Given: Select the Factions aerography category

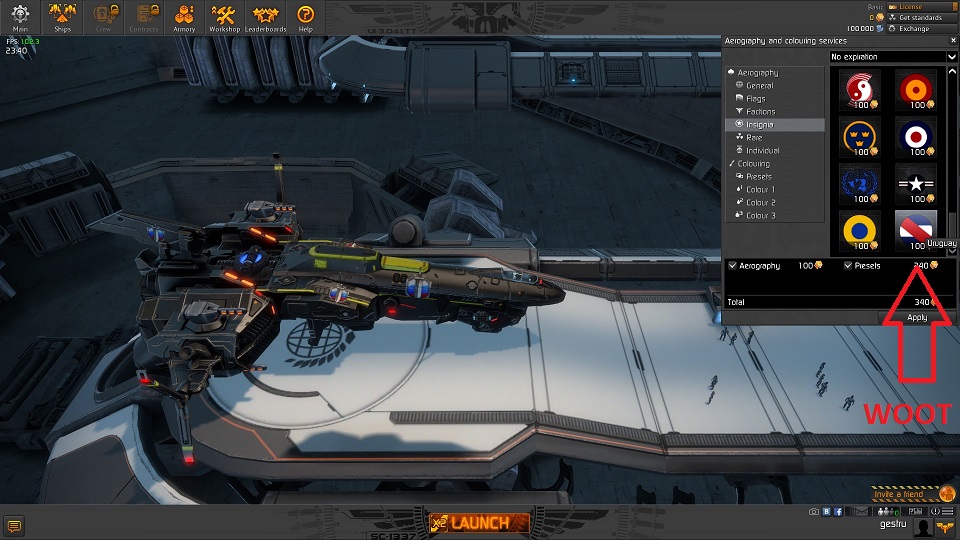Looking at the screenshot, I should [x=760, y=112].
